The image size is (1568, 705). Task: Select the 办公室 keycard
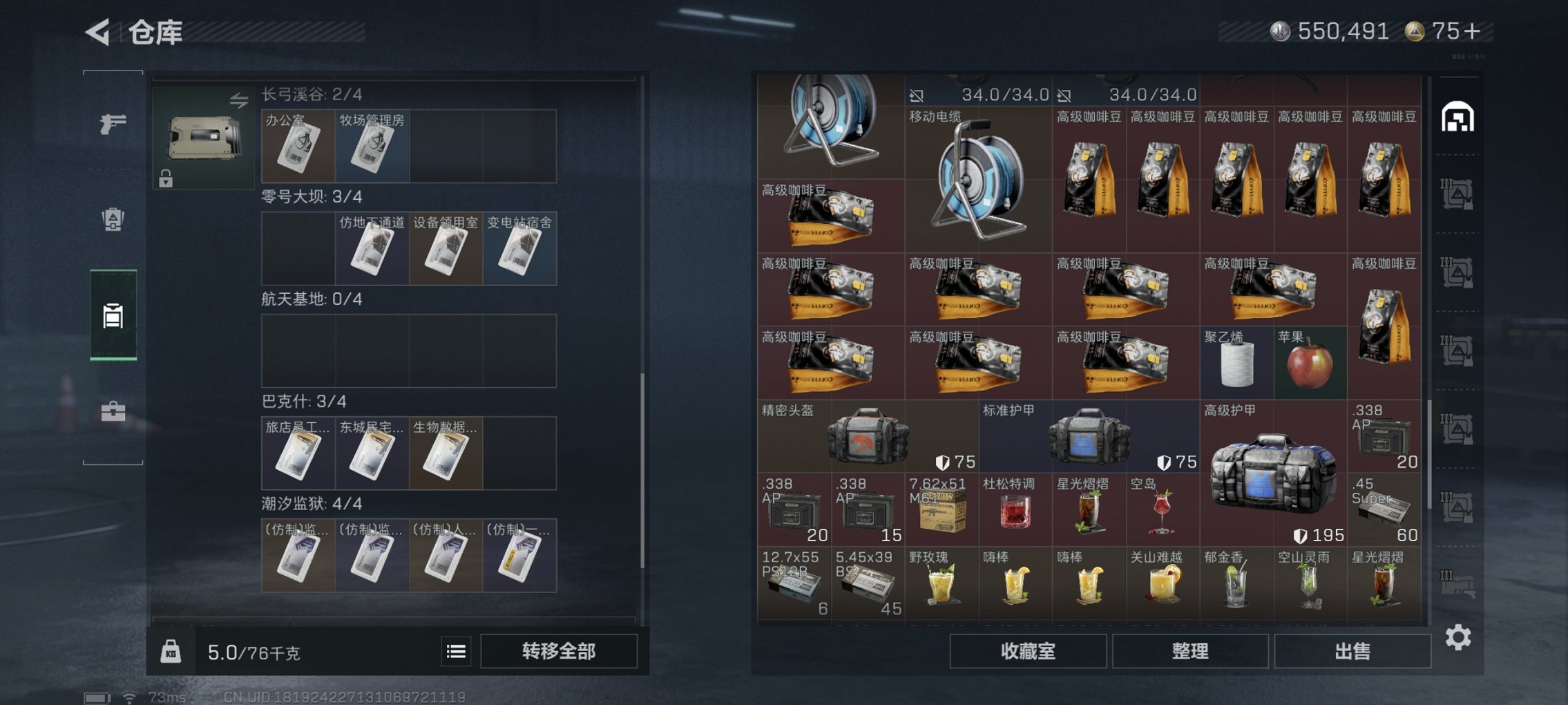point(300,147)
